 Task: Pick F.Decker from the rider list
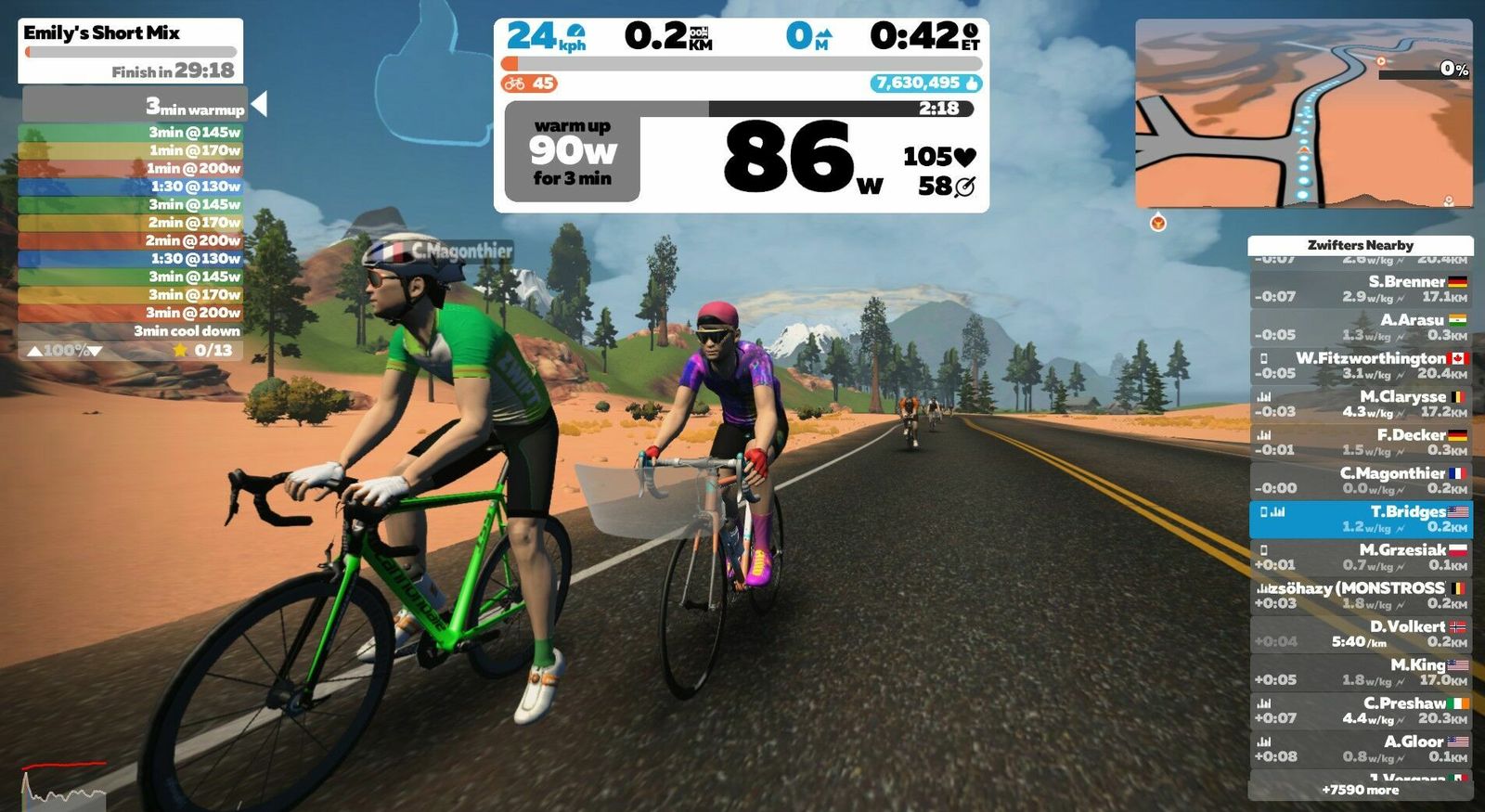[x=1361, y=442]
